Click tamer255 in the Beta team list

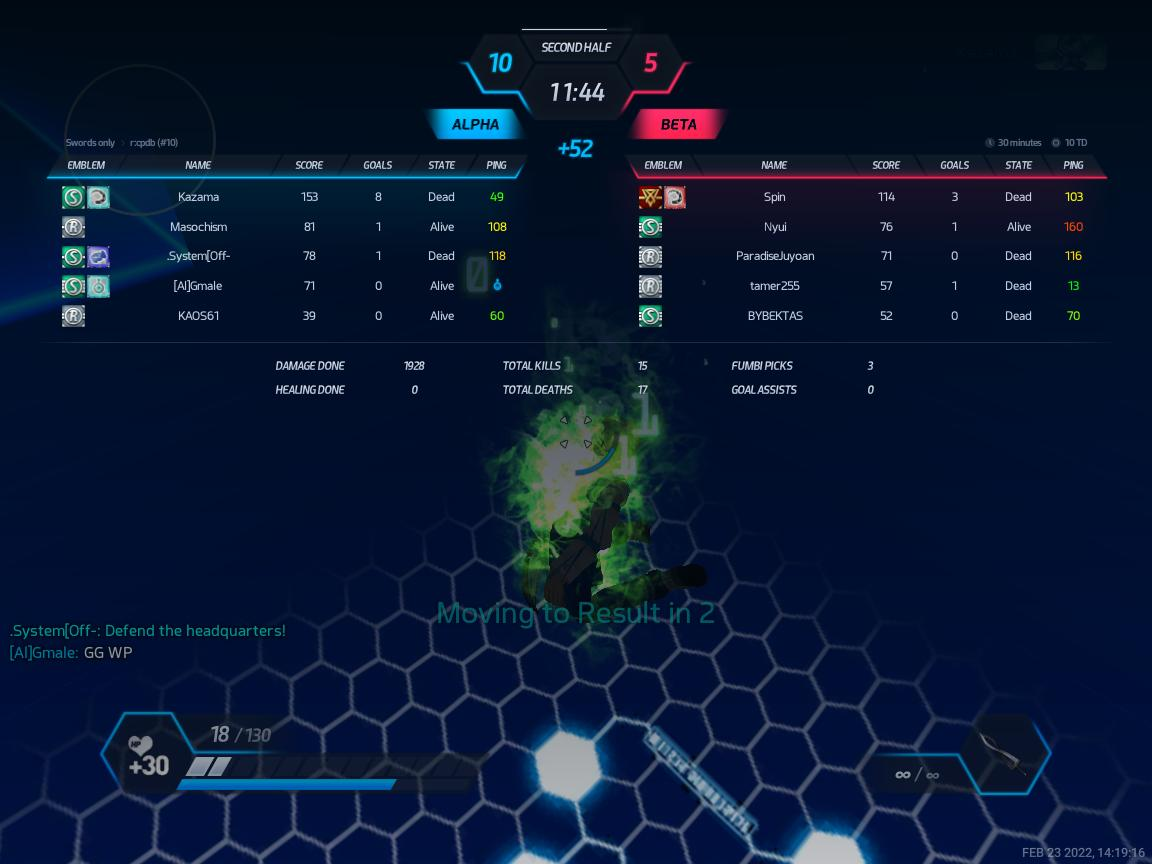[774, 286]
